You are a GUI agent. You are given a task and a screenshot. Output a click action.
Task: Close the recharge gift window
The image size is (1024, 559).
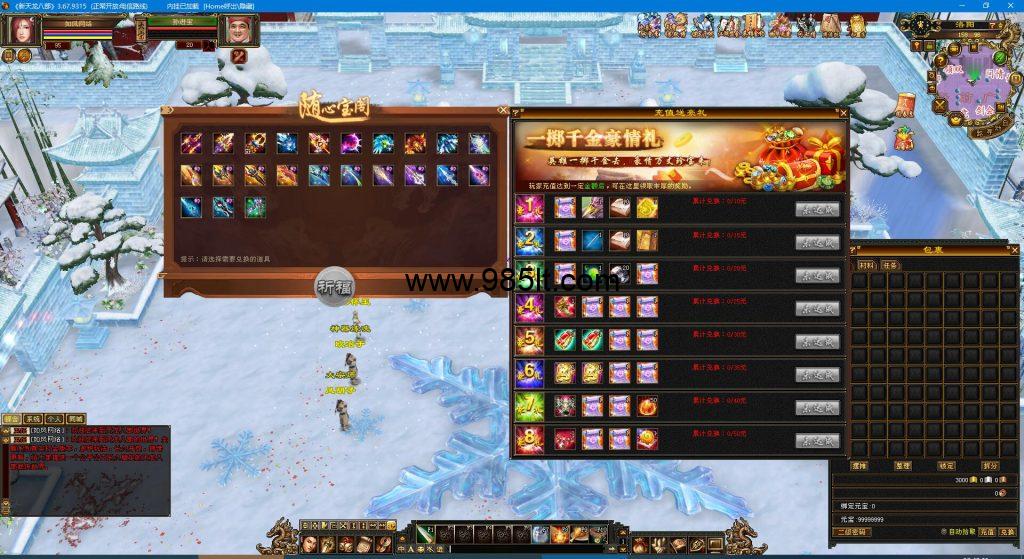(843, 113)
